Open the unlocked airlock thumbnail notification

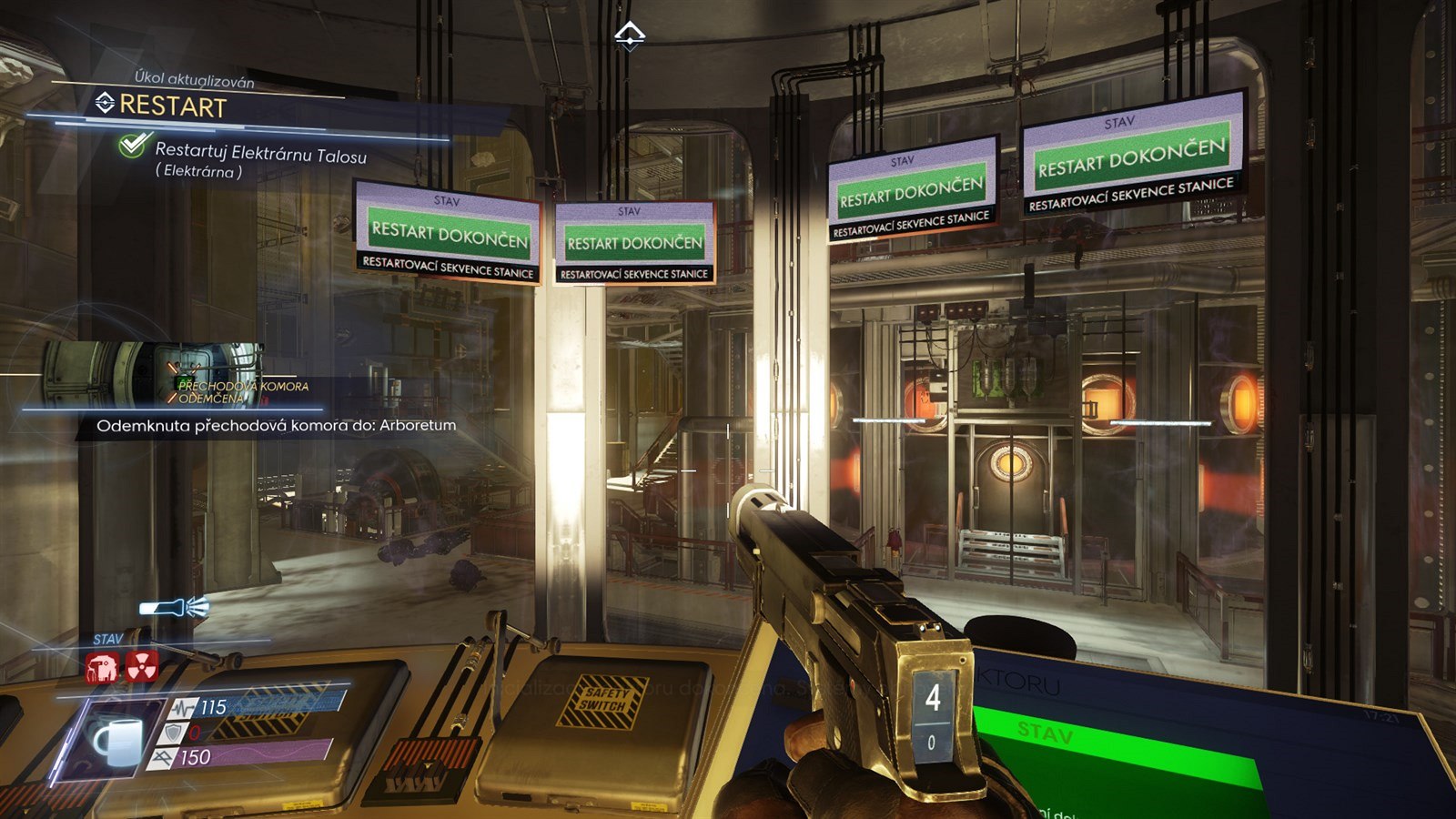153,373
